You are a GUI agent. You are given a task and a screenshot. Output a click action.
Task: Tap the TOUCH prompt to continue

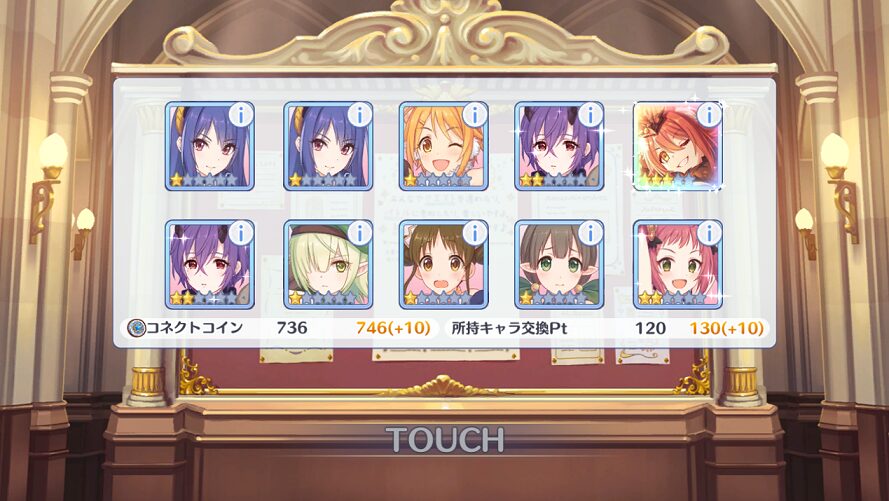444,439
